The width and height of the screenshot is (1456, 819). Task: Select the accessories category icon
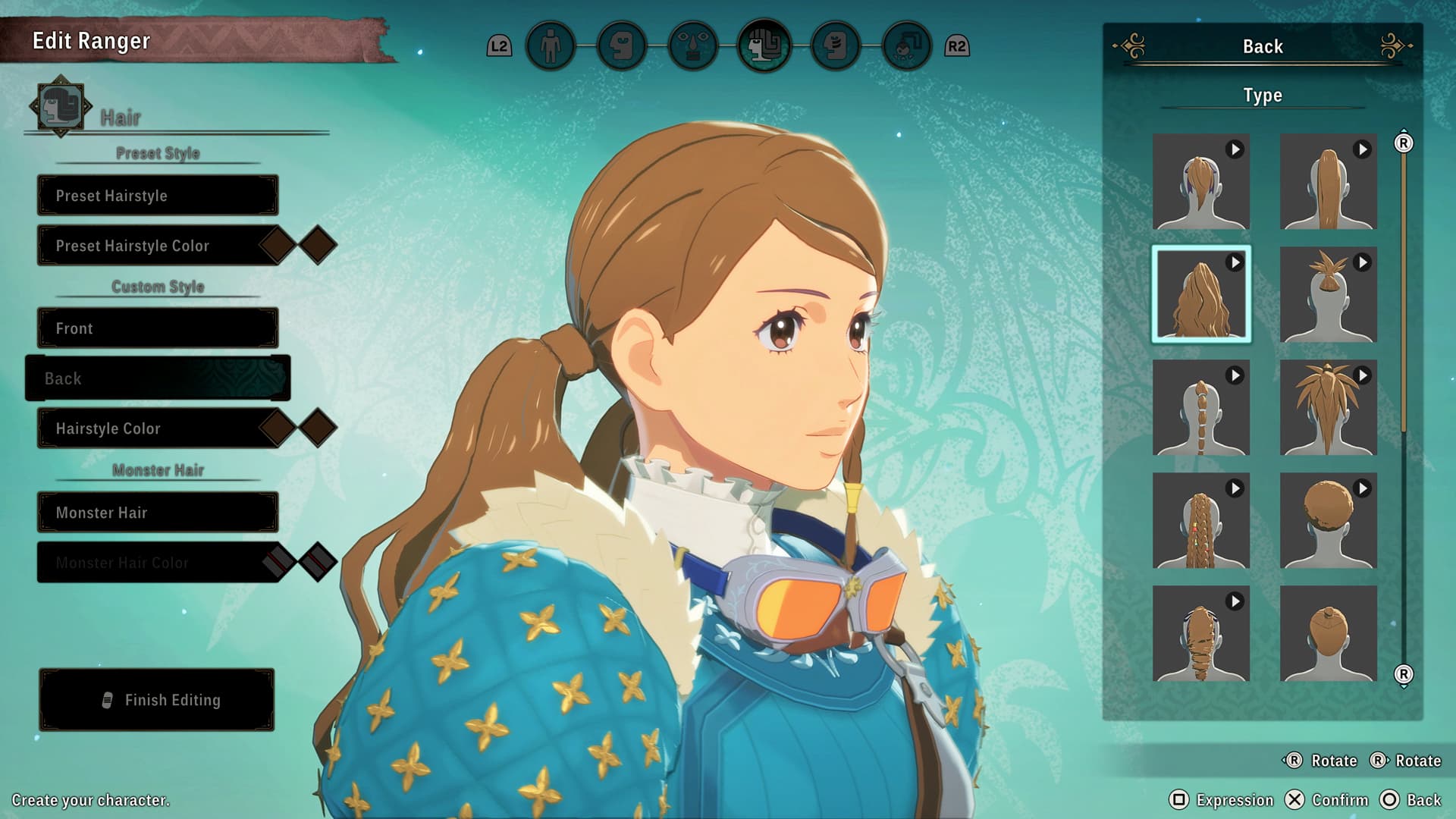(x=904, y=45)
